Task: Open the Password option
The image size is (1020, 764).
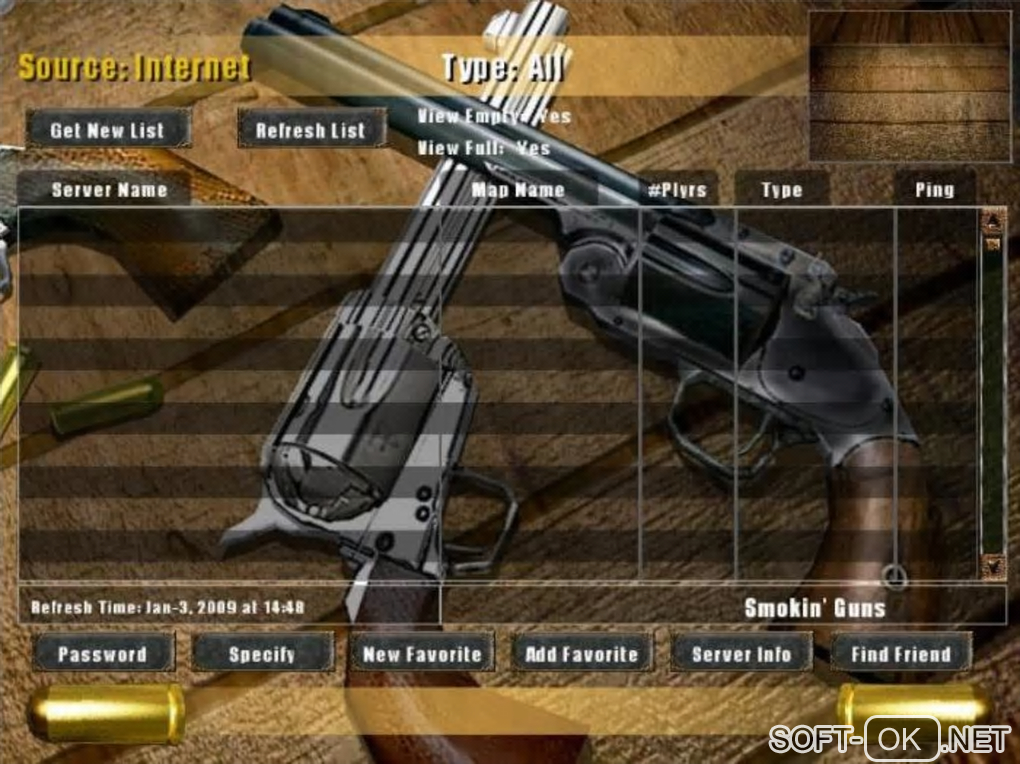Action: coord(102,654)
